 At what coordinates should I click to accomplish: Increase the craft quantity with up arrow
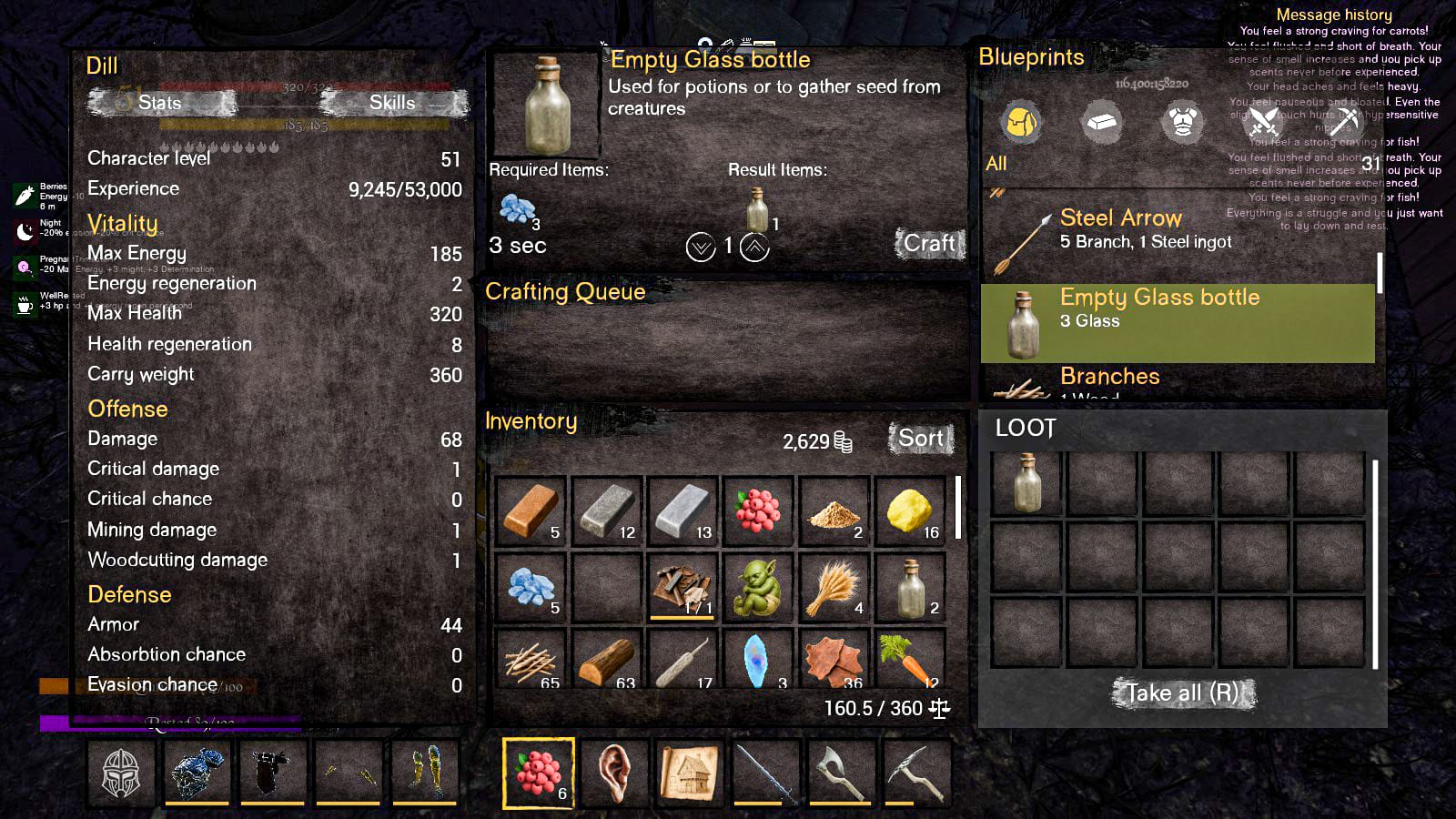754,247
